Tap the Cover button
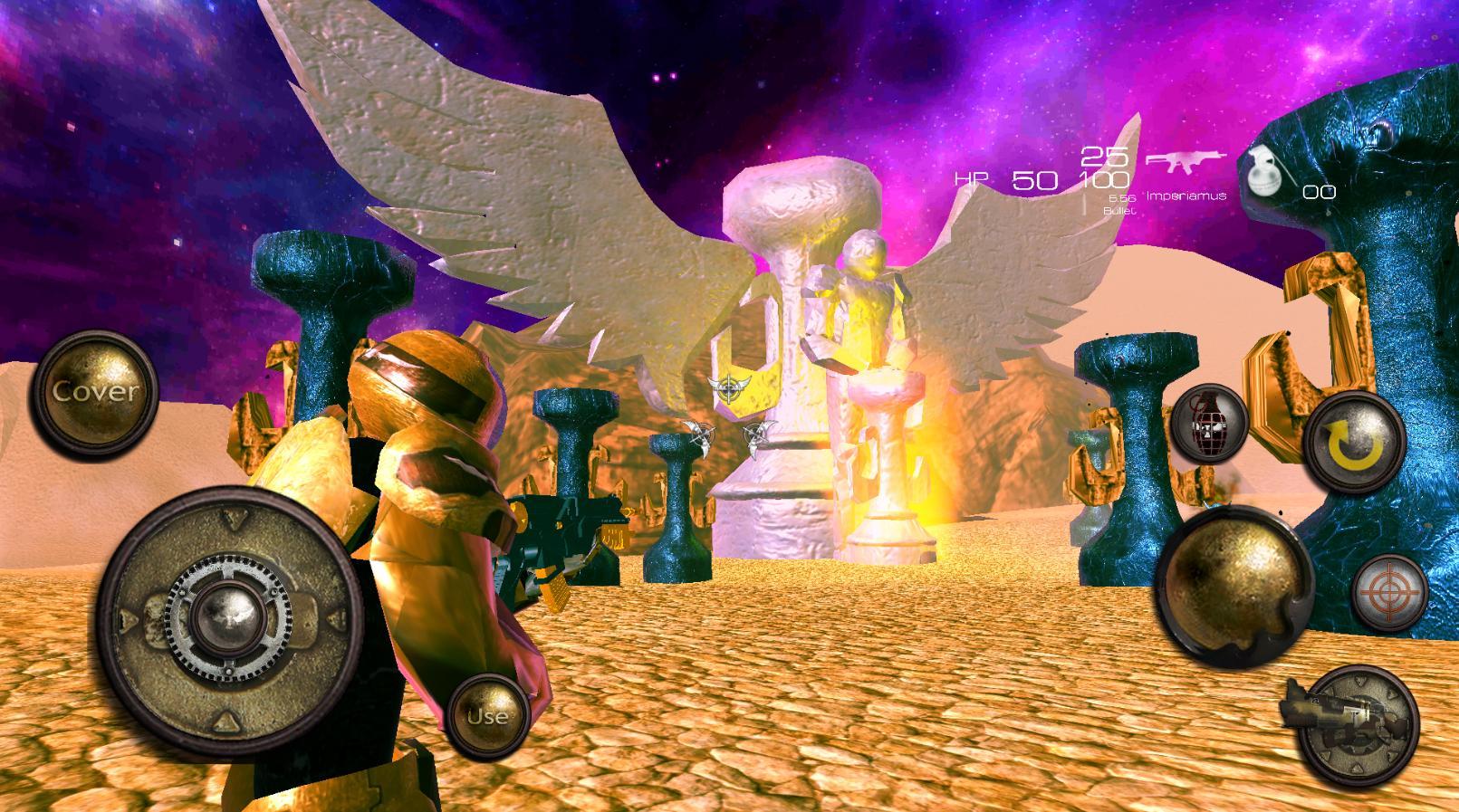1459x812 pixels. click(93, 392)
